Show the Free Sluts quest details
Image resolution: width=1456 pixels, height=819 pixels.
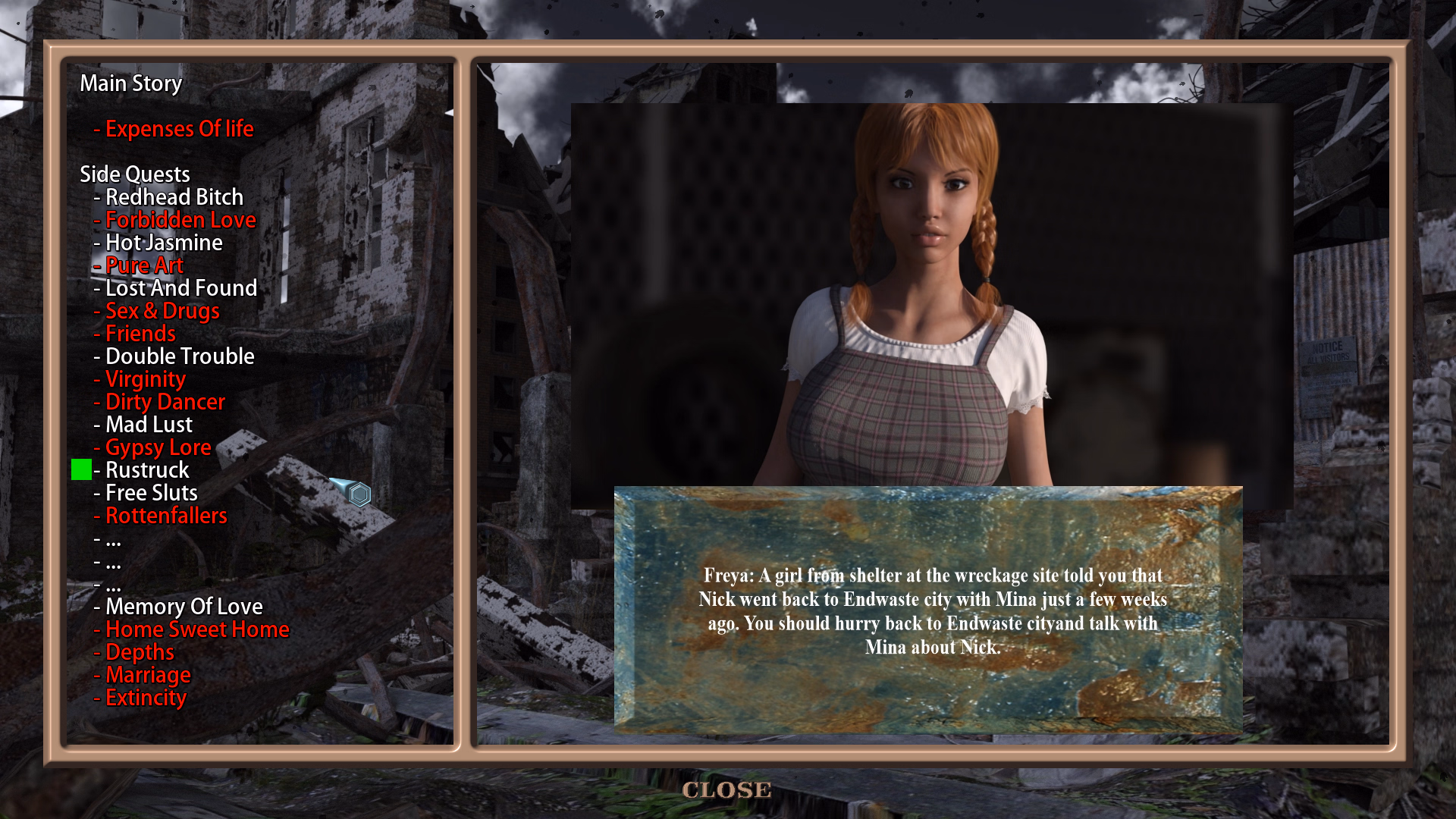coord(151,493)
